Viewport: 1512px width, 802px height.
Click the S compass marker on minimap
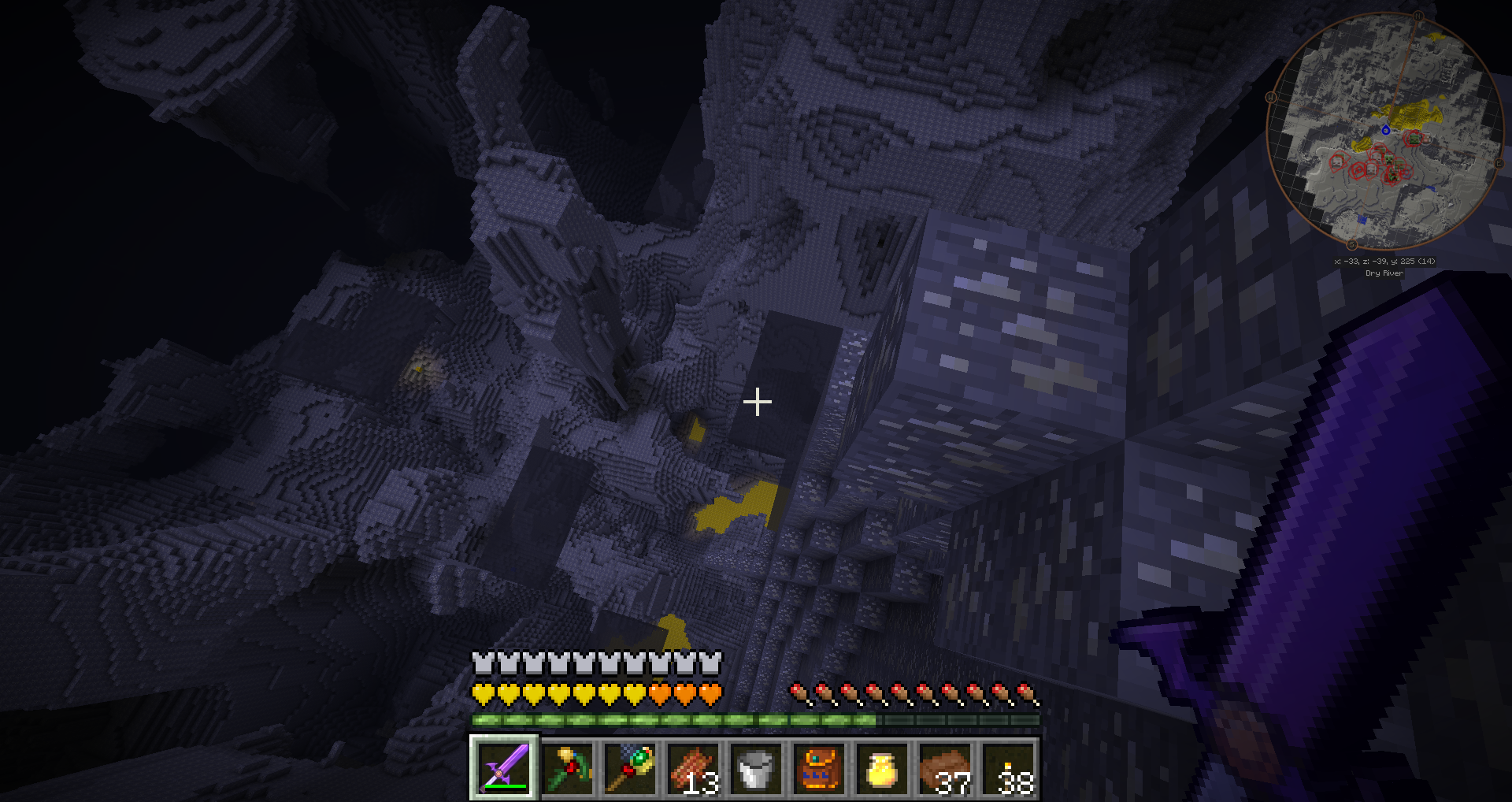[1352, 244]
